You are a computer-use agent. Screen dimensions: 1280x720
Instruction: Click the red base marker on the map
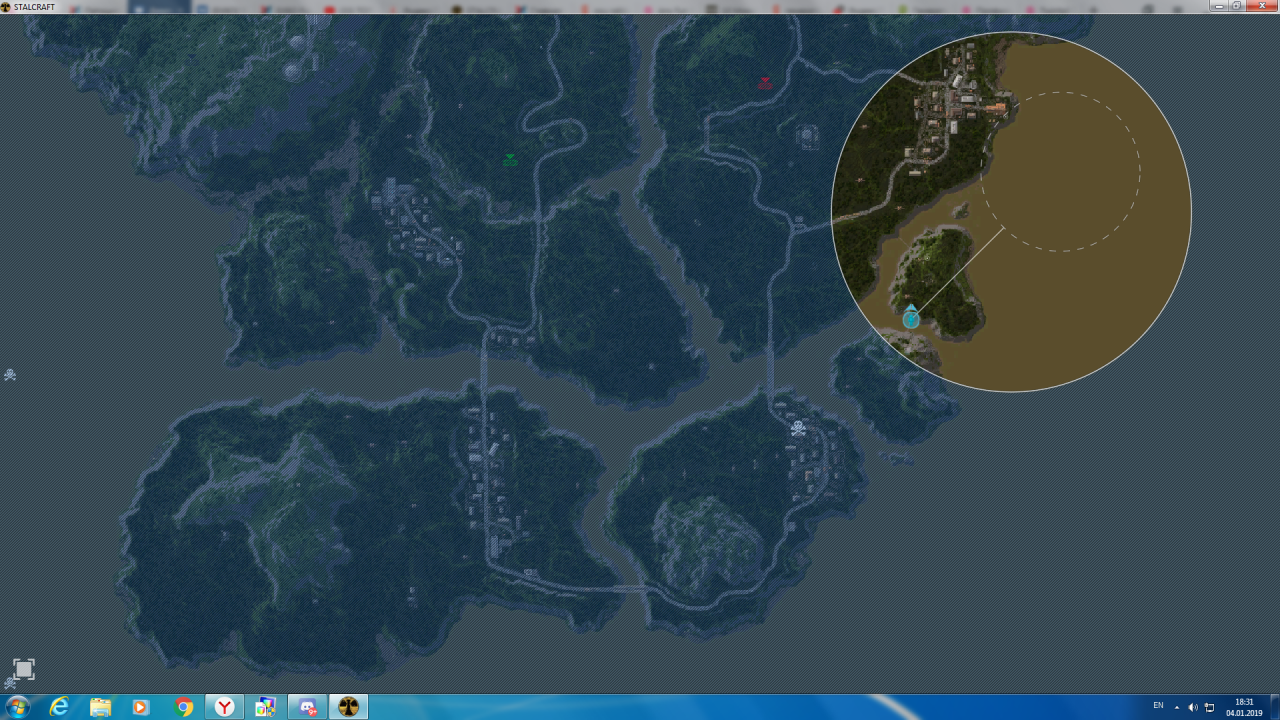(765, 83)
